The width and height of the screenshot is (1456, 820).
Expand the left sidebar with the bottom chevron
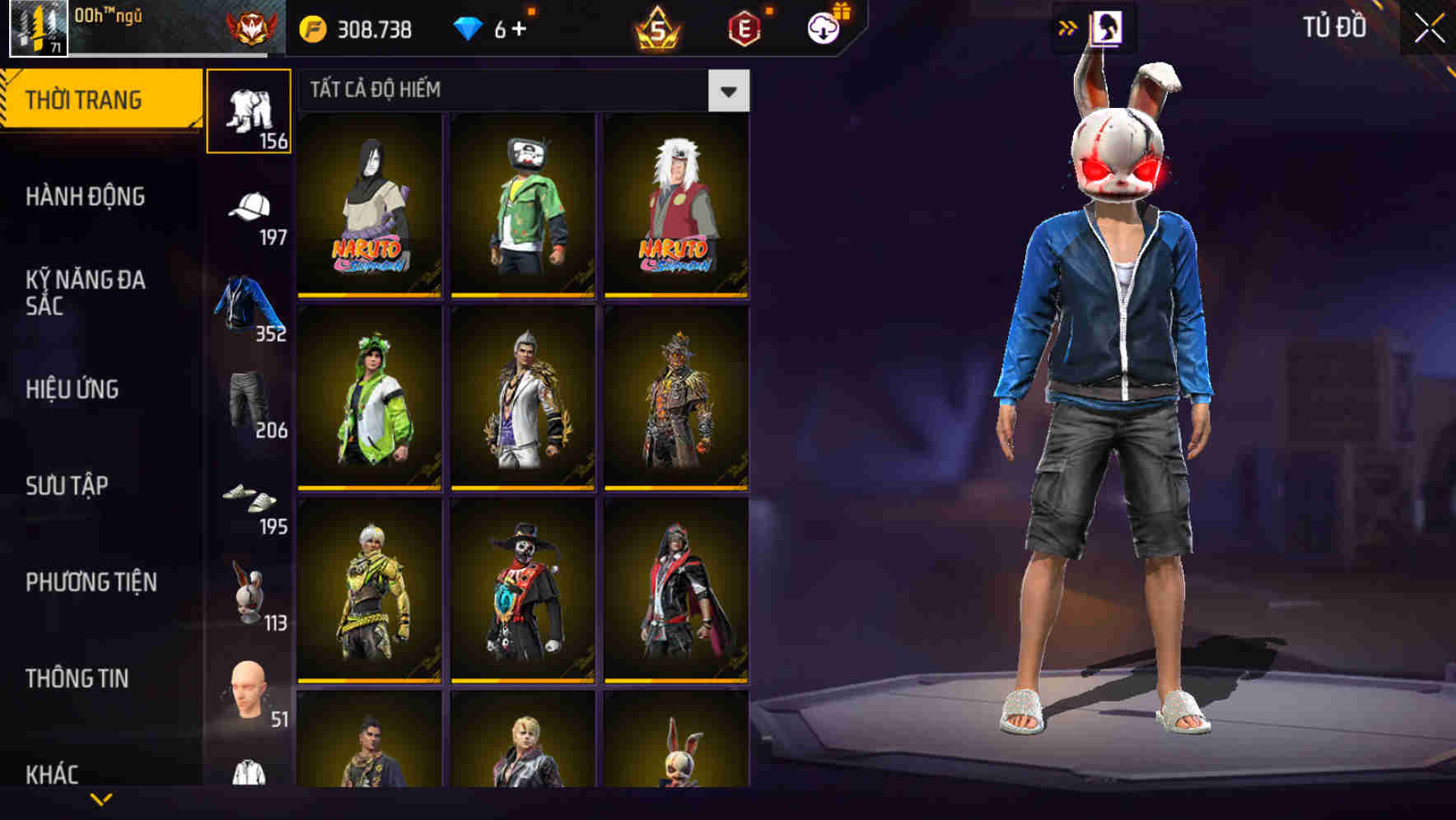pyautogui.click(x=99, y=799)
